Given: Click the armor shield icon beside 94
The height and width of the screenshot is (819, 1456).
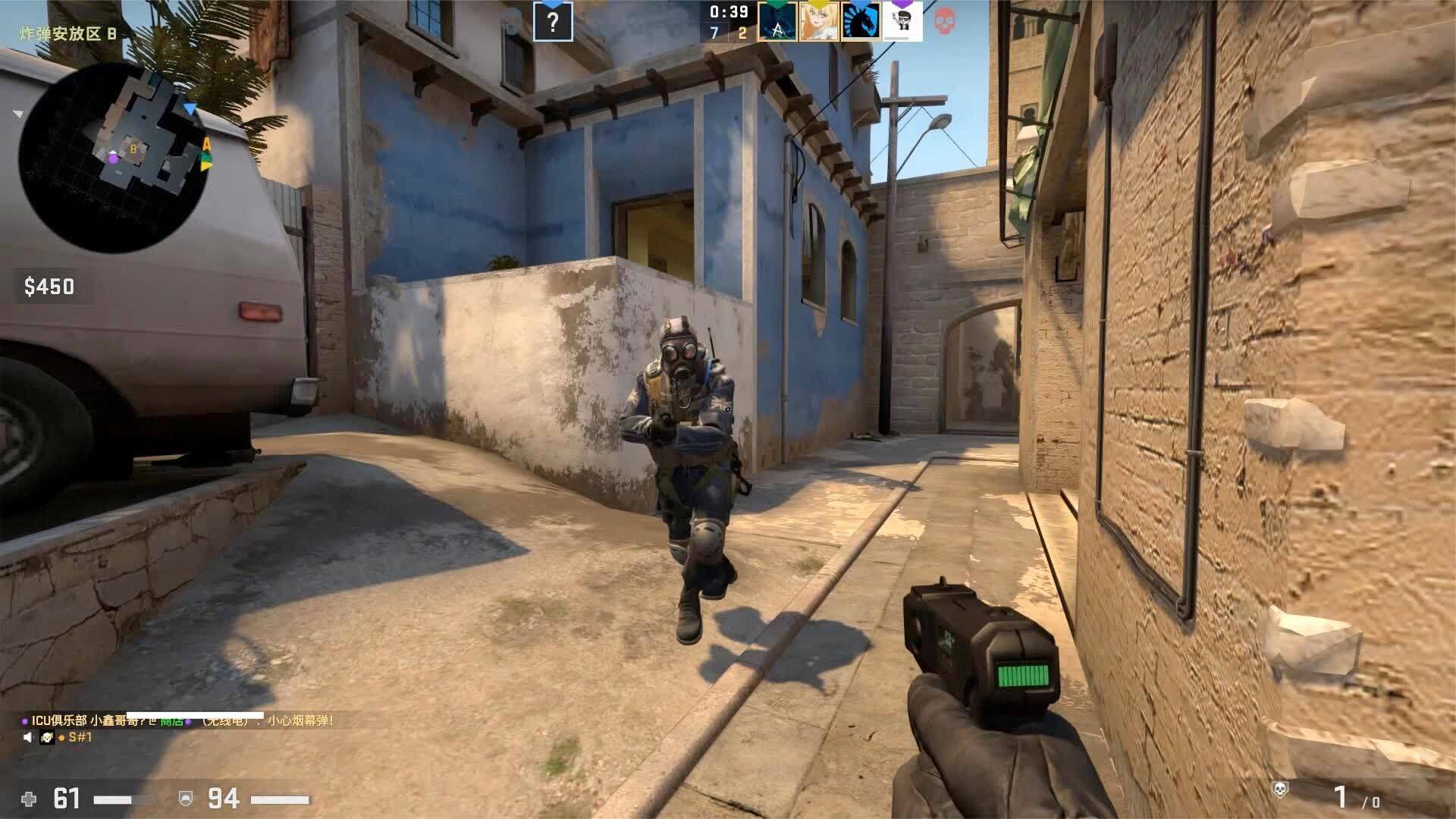Looking at the screenshot, I should [186, 799].
